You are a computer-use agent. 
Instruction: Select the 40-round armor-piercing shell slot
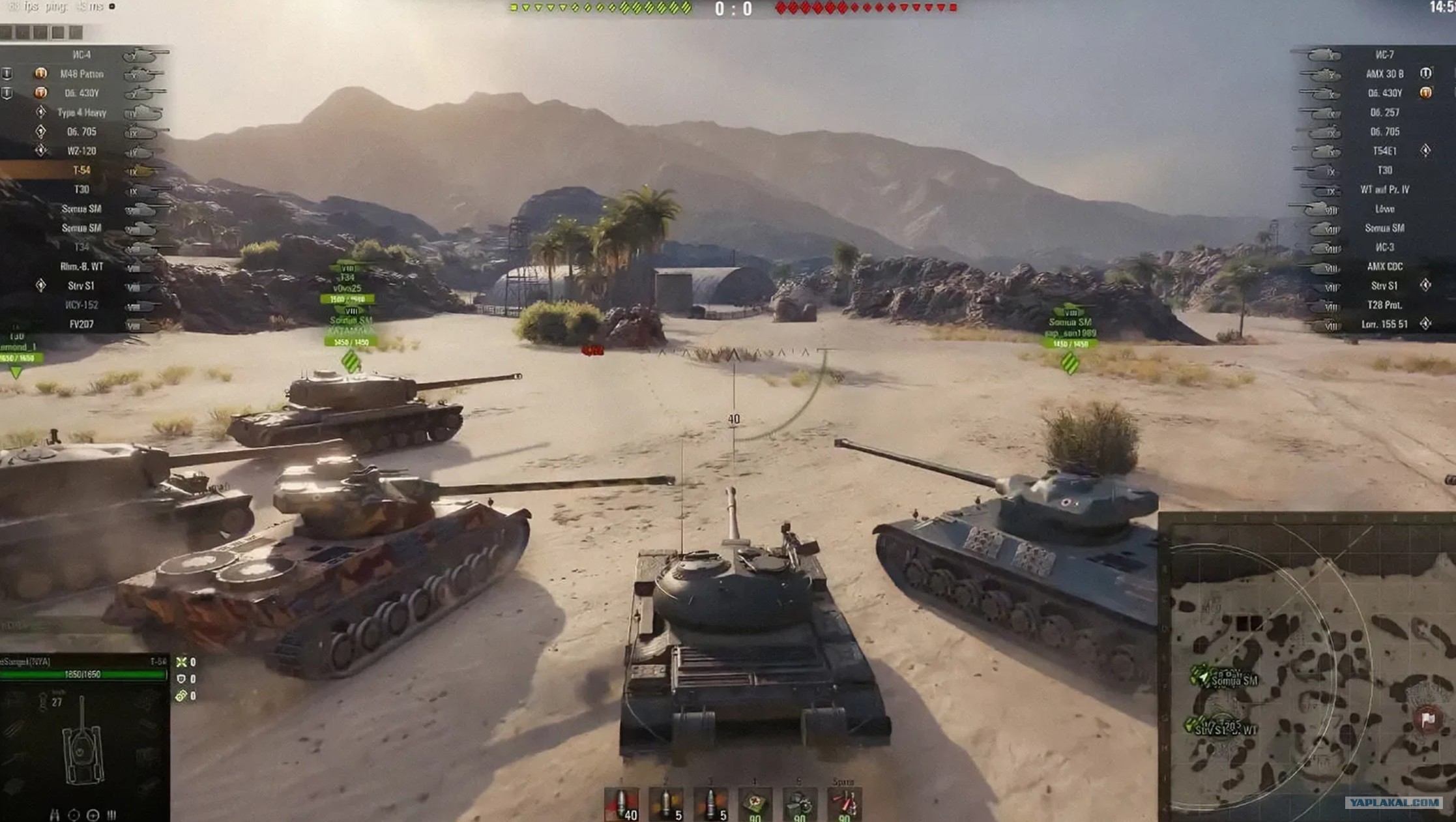pos(621,805)
